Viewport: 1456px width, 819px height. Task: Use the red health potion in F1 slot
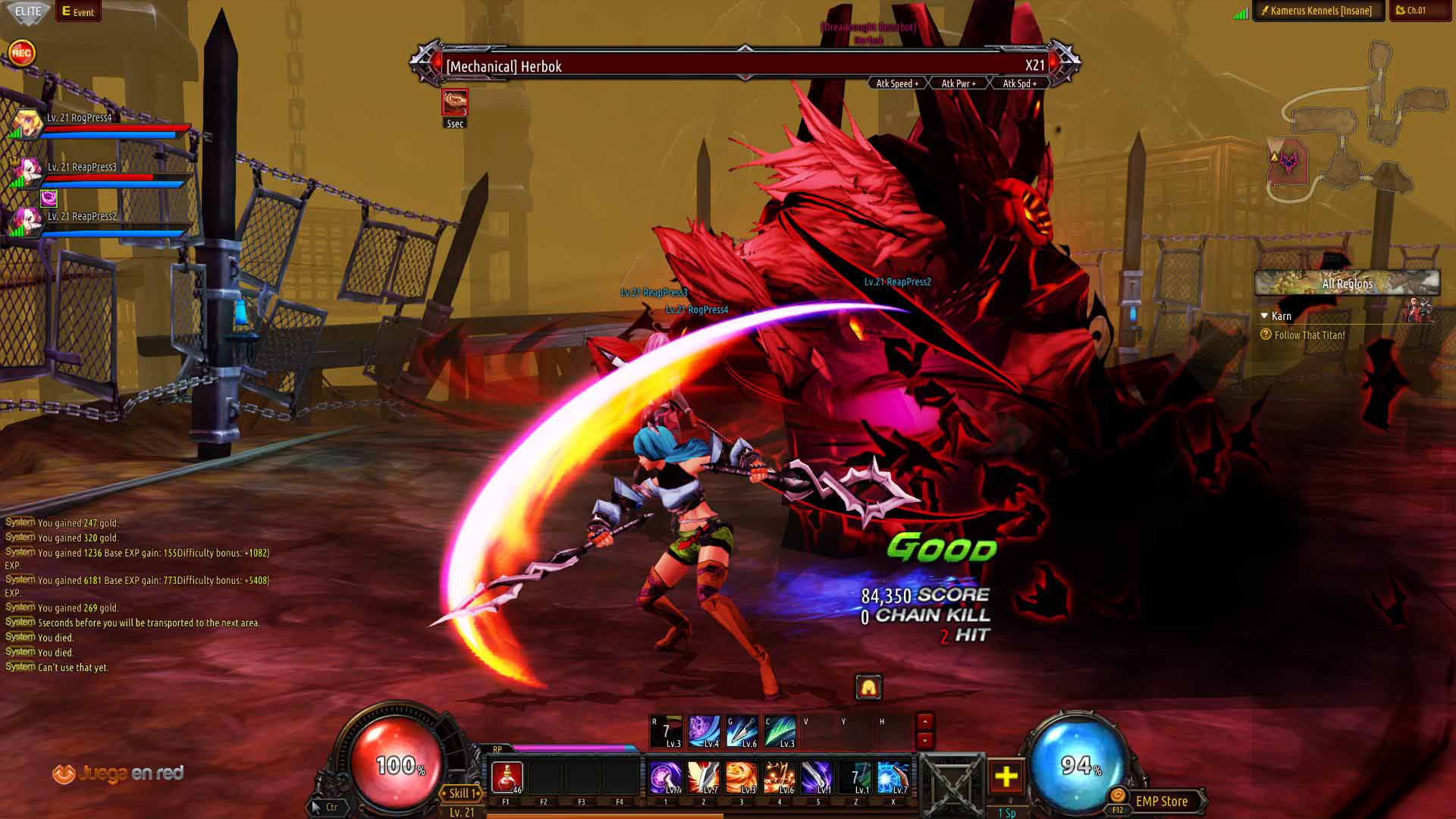[x=507, y=778]
